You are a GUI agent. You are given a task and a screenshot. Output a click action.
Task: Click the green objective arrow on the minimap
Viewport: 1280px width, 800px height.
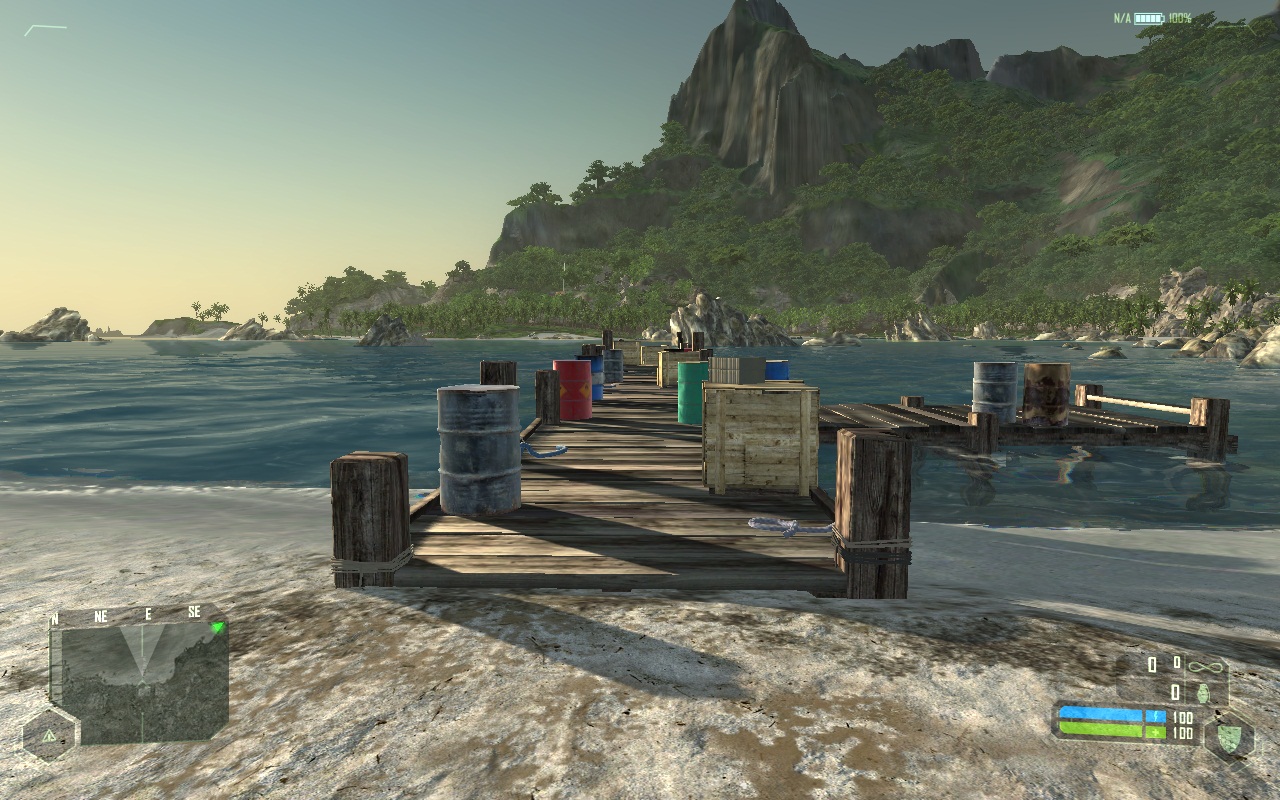point(217,628)
